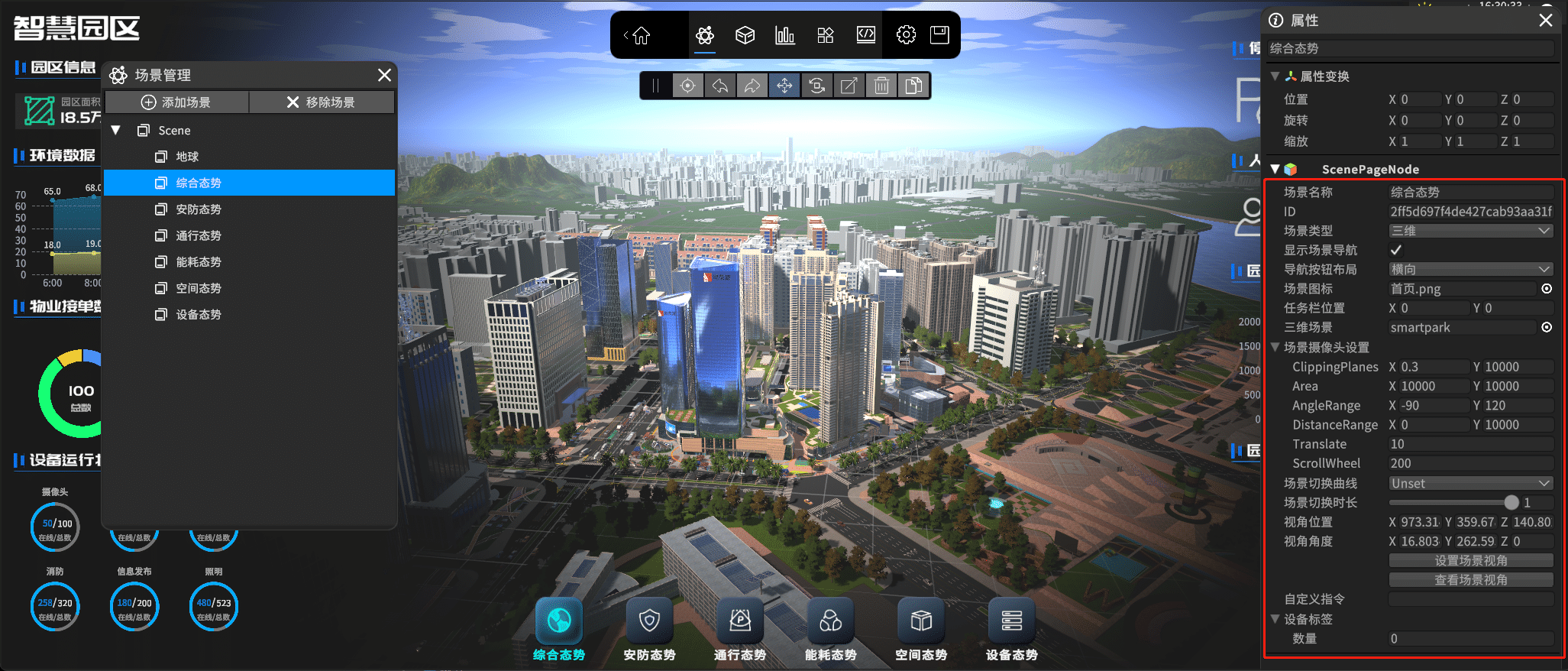The height and width of the screenshot is (671, 1568).
Task: Collapse the Scene root node arrow
Action: pos(116,131)
